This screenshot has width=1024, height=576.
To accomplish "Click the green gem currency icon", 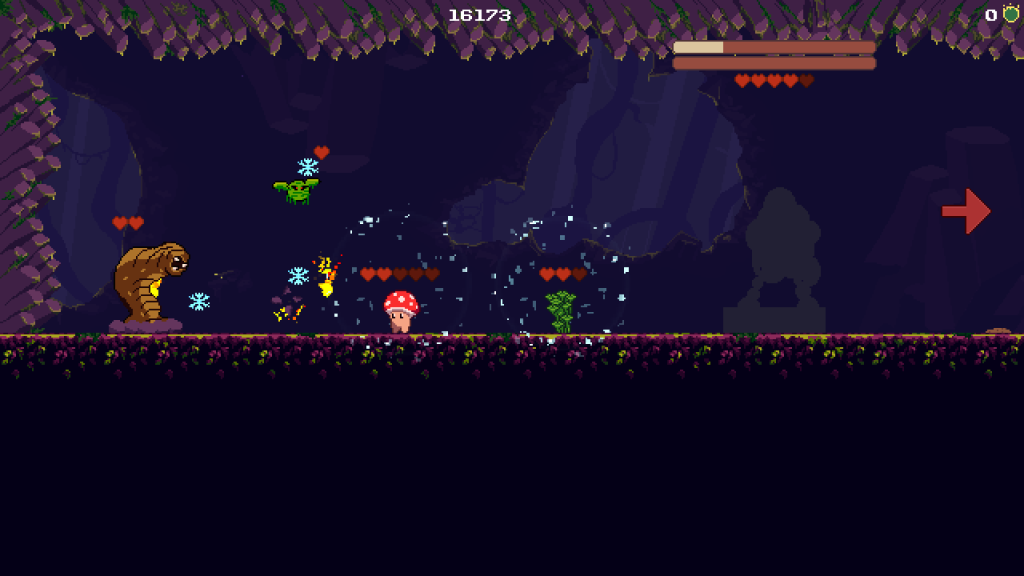I will pos(1011,14).
